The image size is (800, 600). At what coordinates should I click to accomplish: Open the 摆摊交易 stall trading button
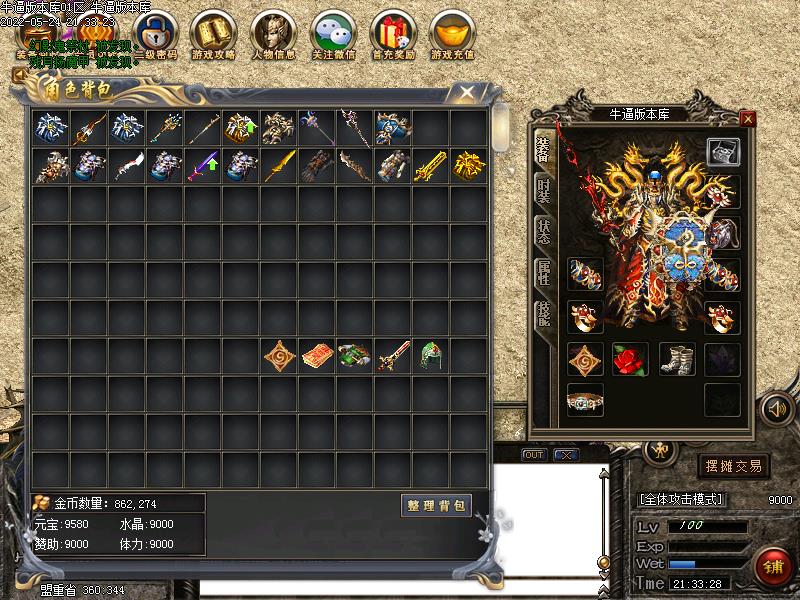click(x=733, y=465)
